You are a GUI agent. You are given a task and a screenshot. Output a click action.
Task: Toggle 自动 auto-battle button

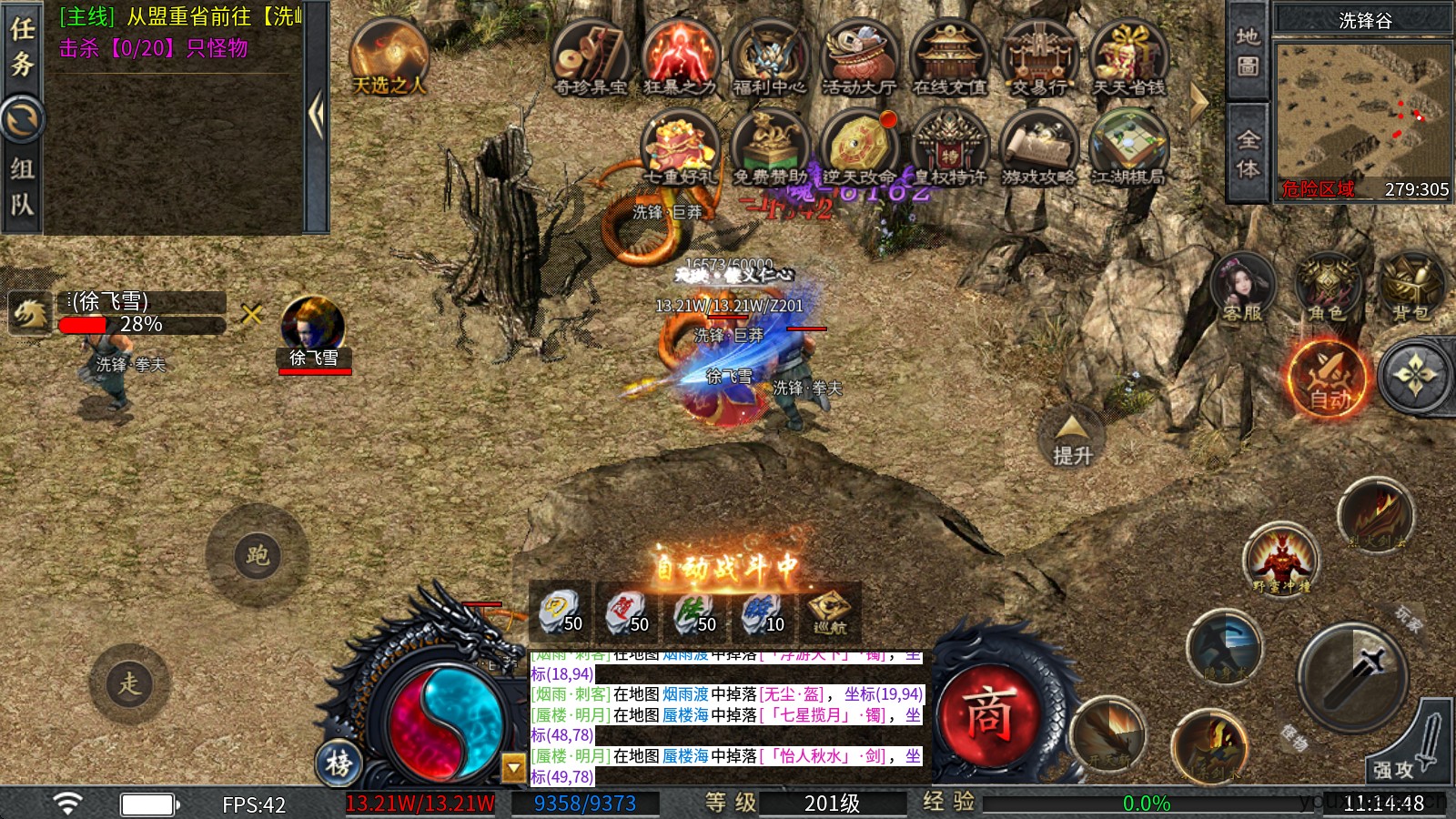(1329, 379)
